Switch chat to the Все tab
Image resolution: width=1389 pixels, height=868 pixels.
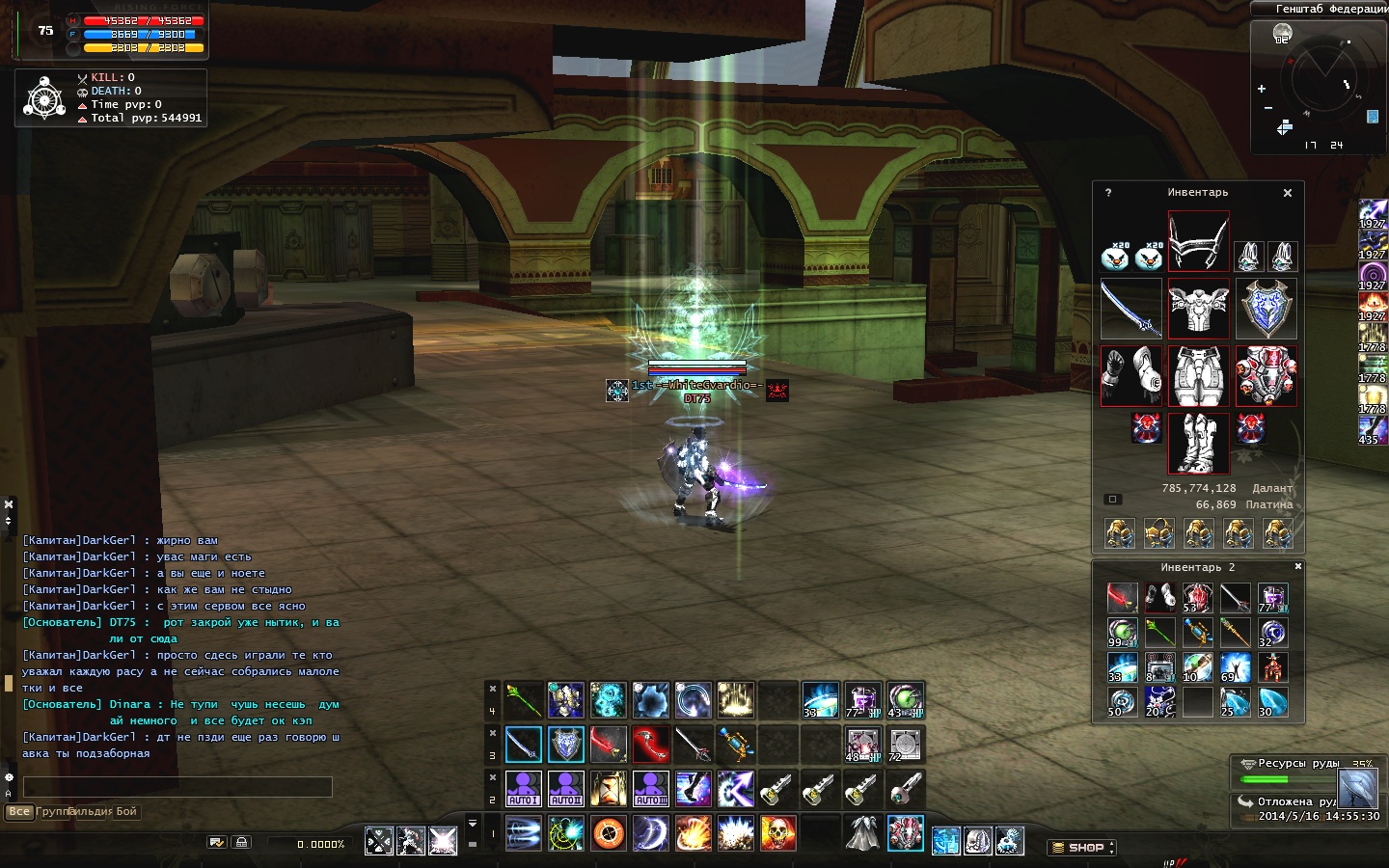tap(19, 812)
